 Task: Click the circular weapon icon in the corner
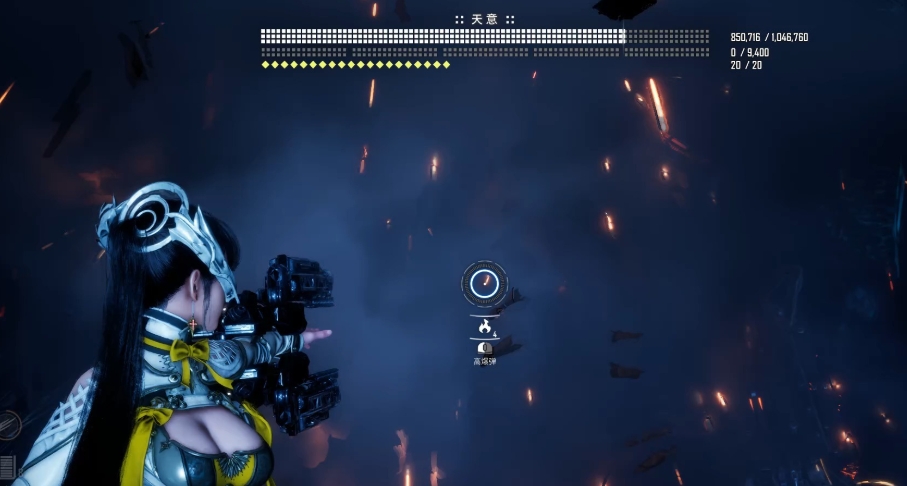(8, 425)
